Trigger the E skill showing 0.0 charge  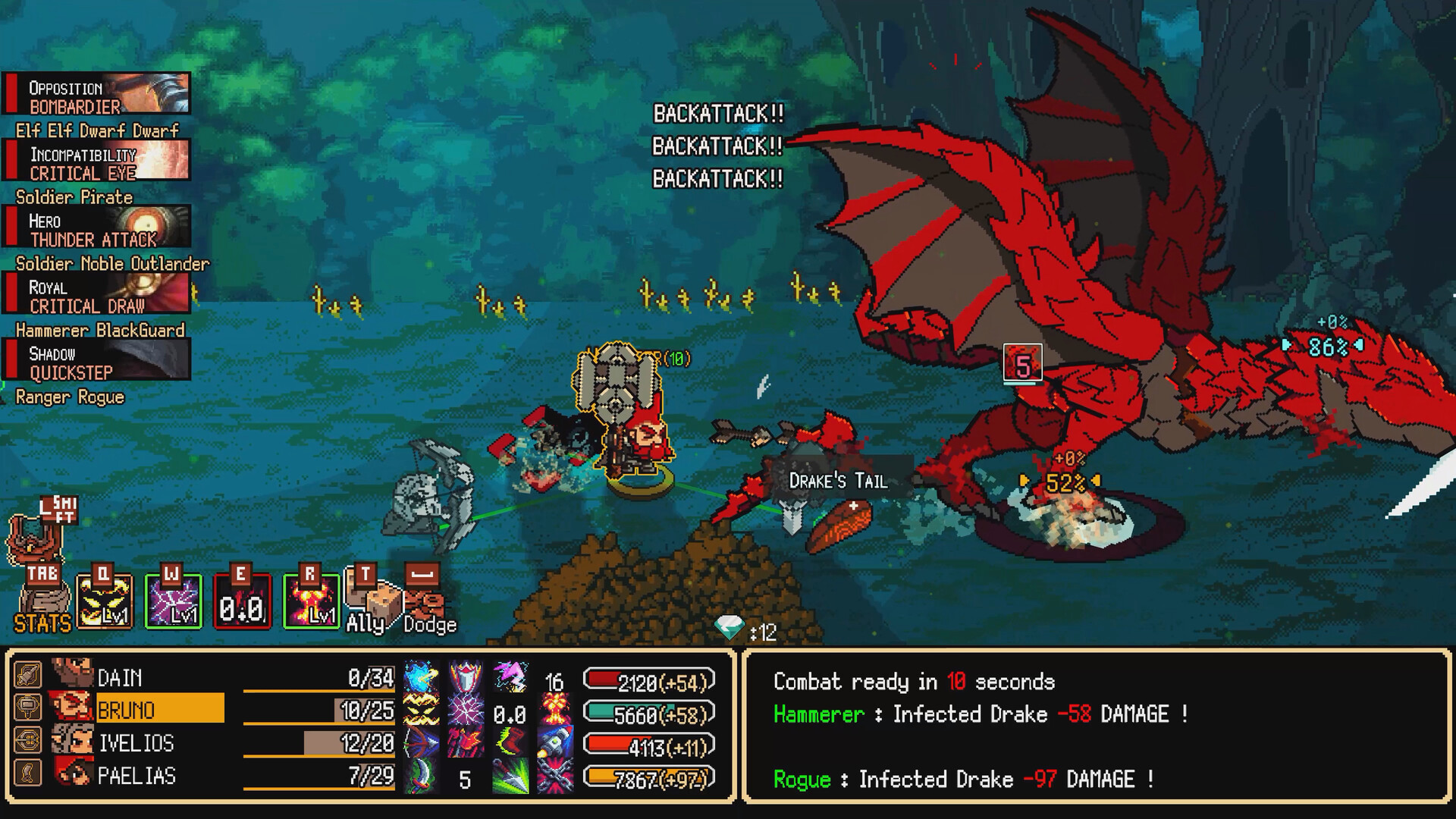244,601
